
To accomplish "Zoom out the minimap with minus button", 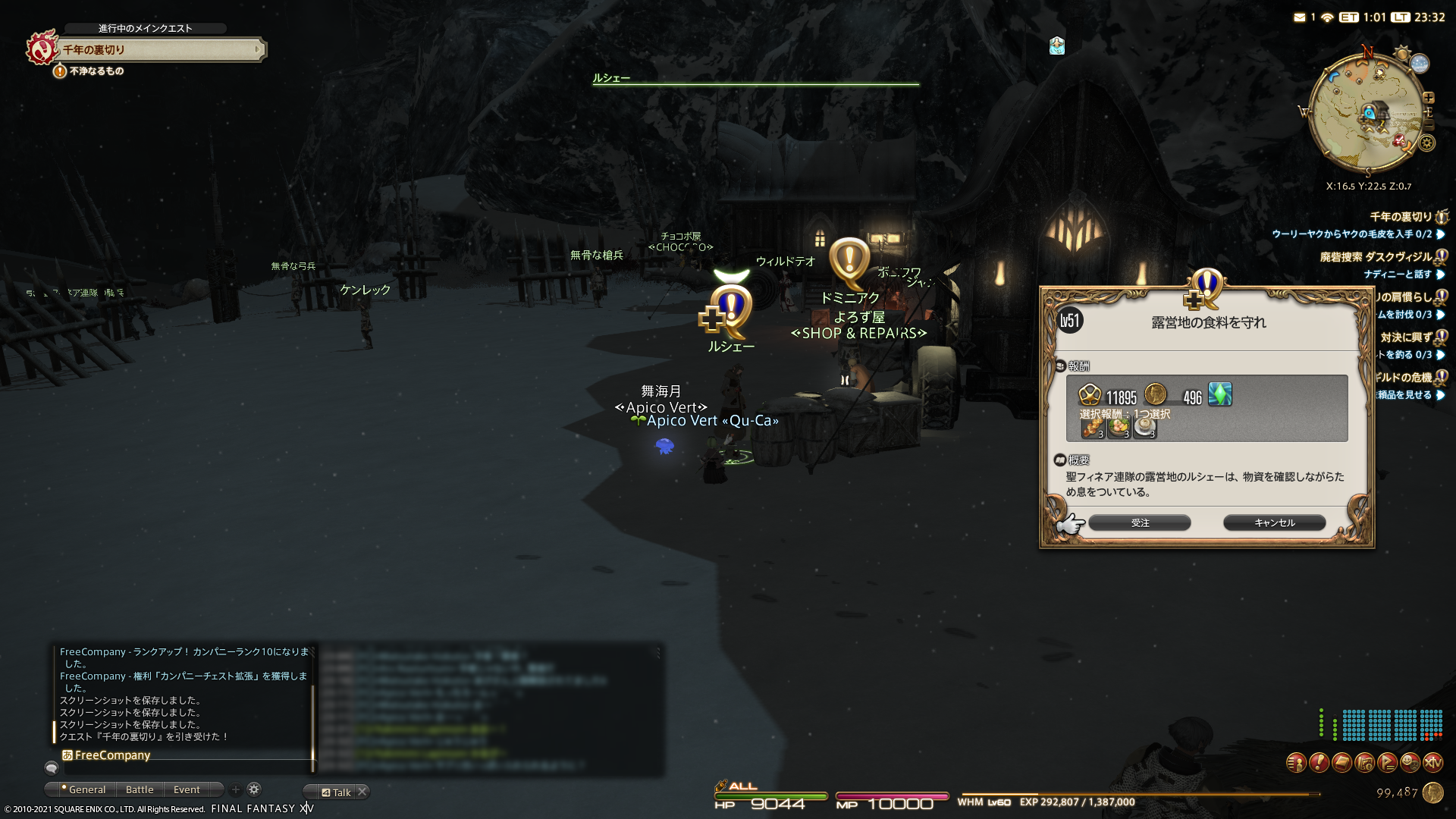I will (1429, 125).
